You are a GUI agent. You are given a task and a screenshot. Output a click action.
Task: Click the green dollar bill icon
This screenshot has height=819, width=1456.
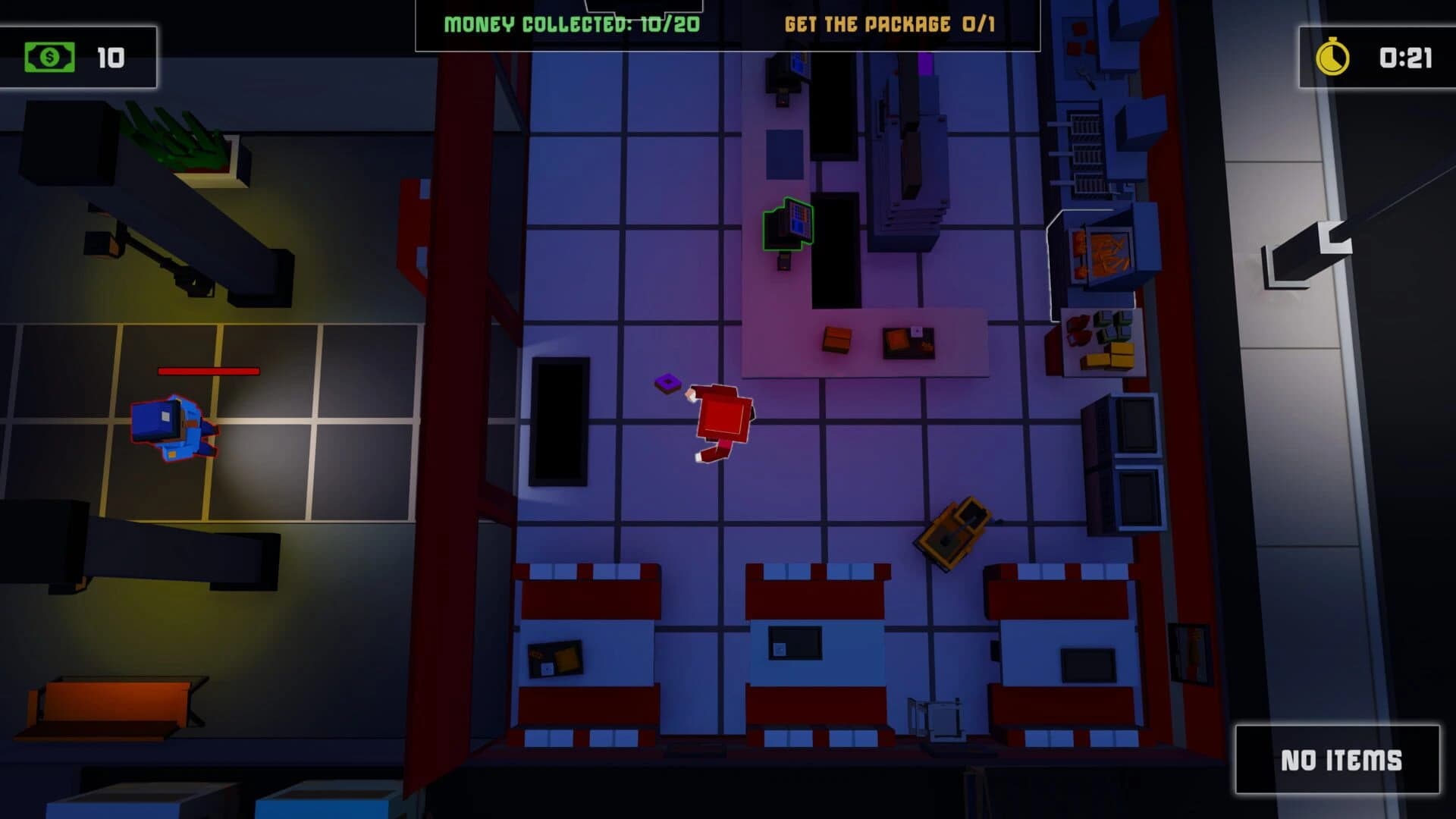[48, 56]
